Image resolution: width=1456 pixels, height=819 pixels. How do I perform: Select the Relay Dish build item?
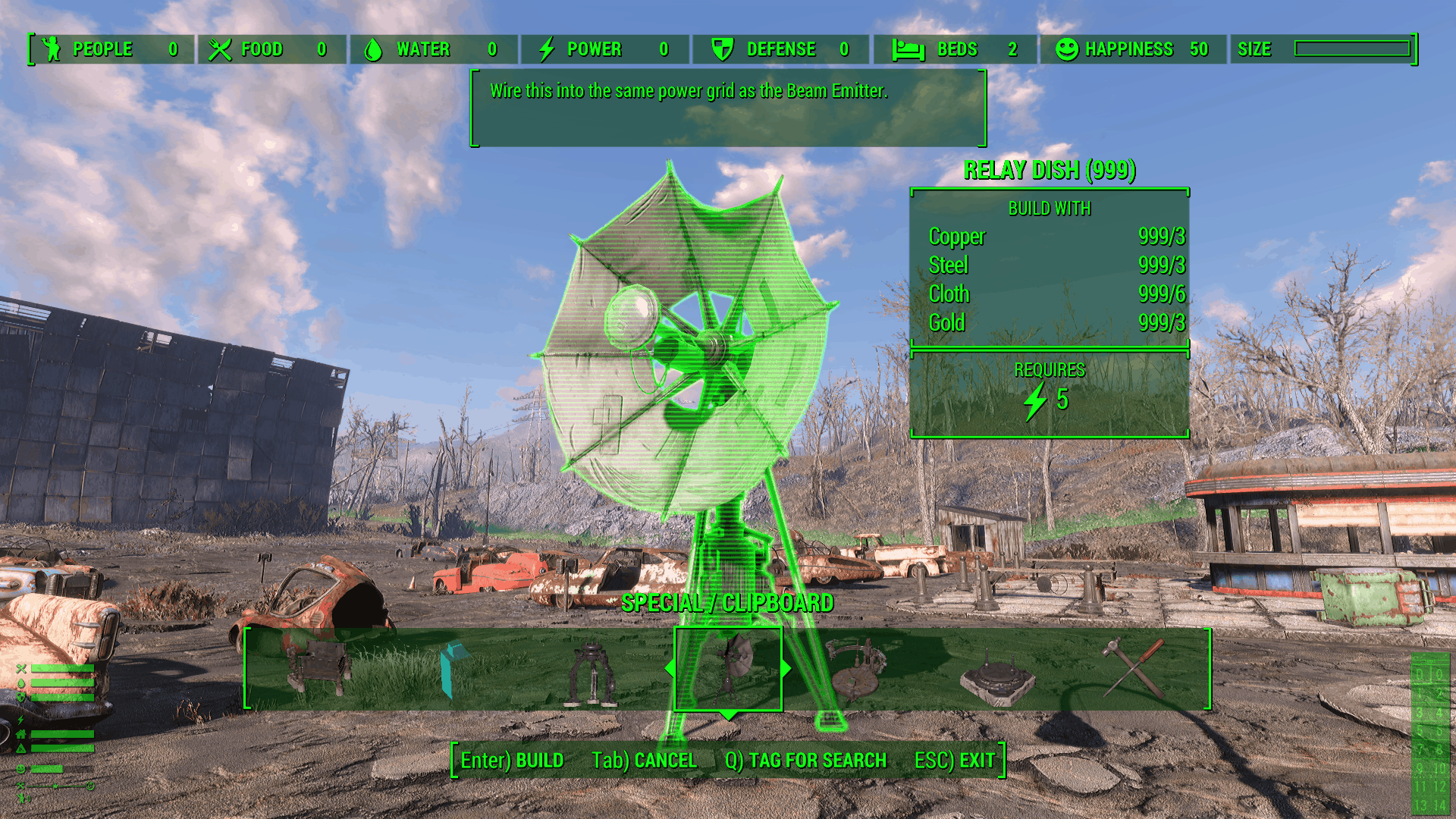(728, 668)
